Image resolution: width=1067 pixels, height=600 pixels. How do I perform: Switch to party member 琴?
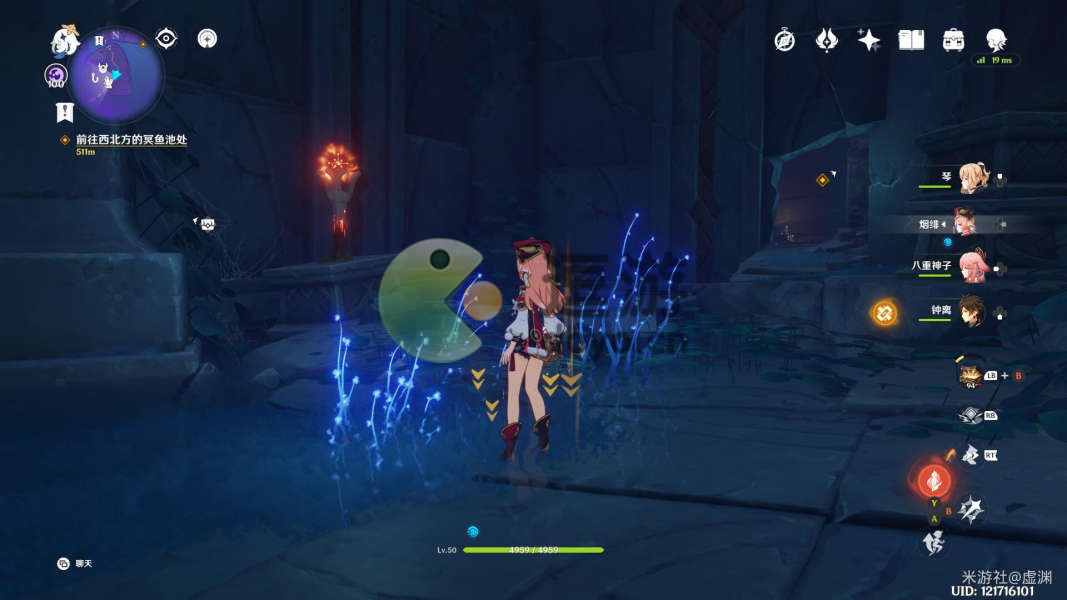pyautogui.click(x=971, y=178)
